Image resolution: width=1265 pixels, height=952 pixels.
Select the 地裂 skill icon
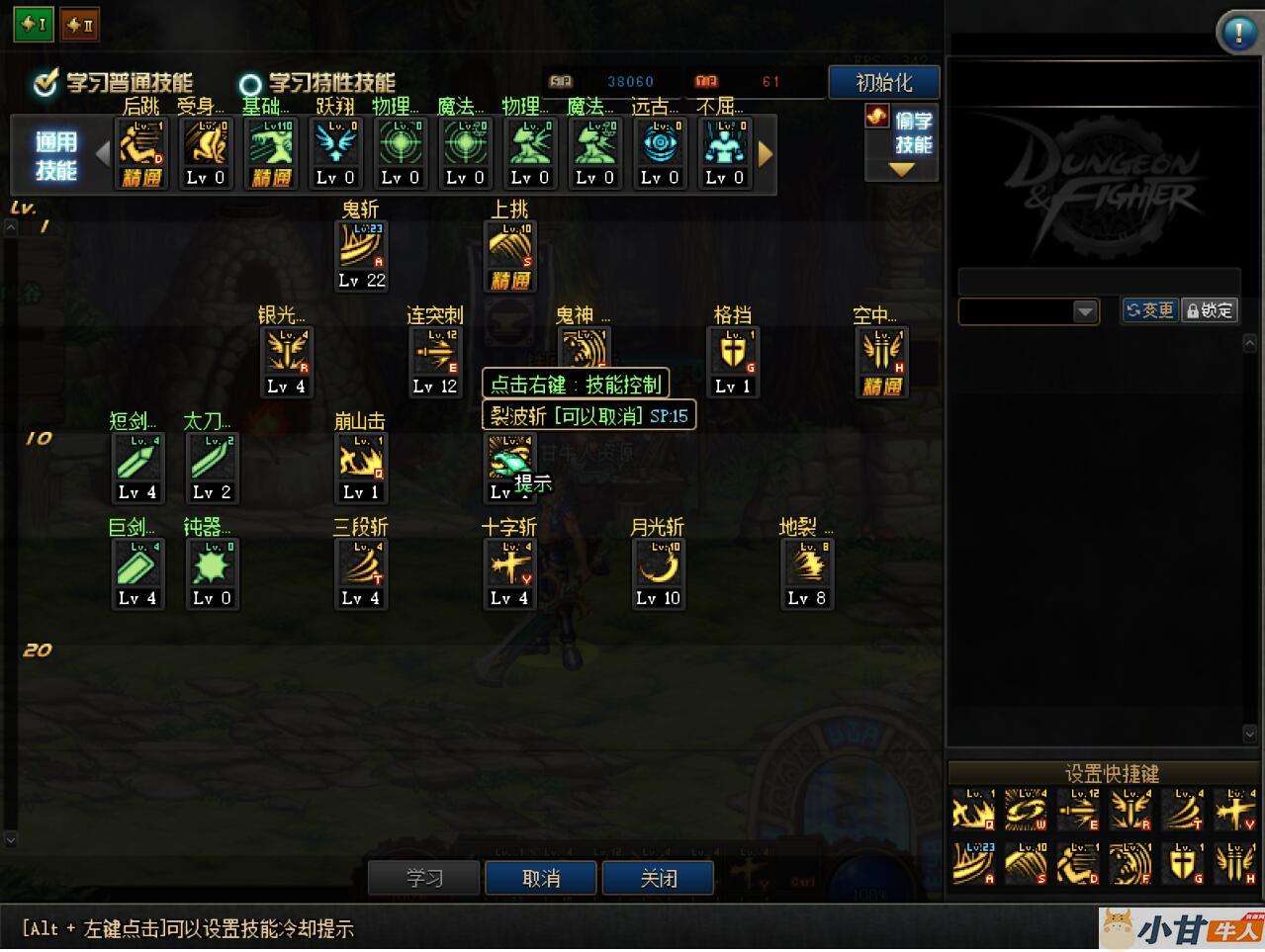(807, 564)
